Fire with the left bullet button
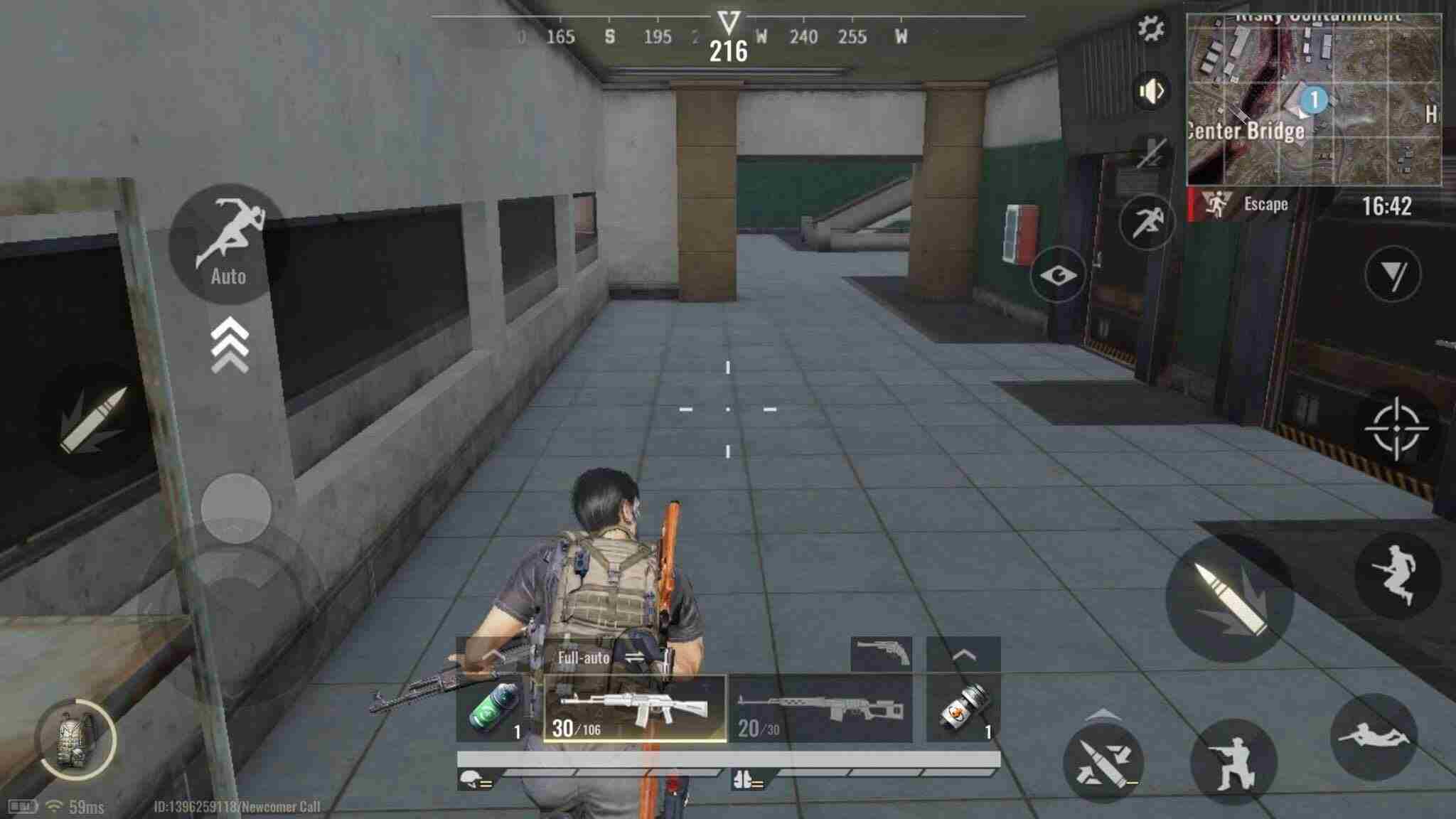This screenshot has width=1456, height=819. [x=94, y=419]
